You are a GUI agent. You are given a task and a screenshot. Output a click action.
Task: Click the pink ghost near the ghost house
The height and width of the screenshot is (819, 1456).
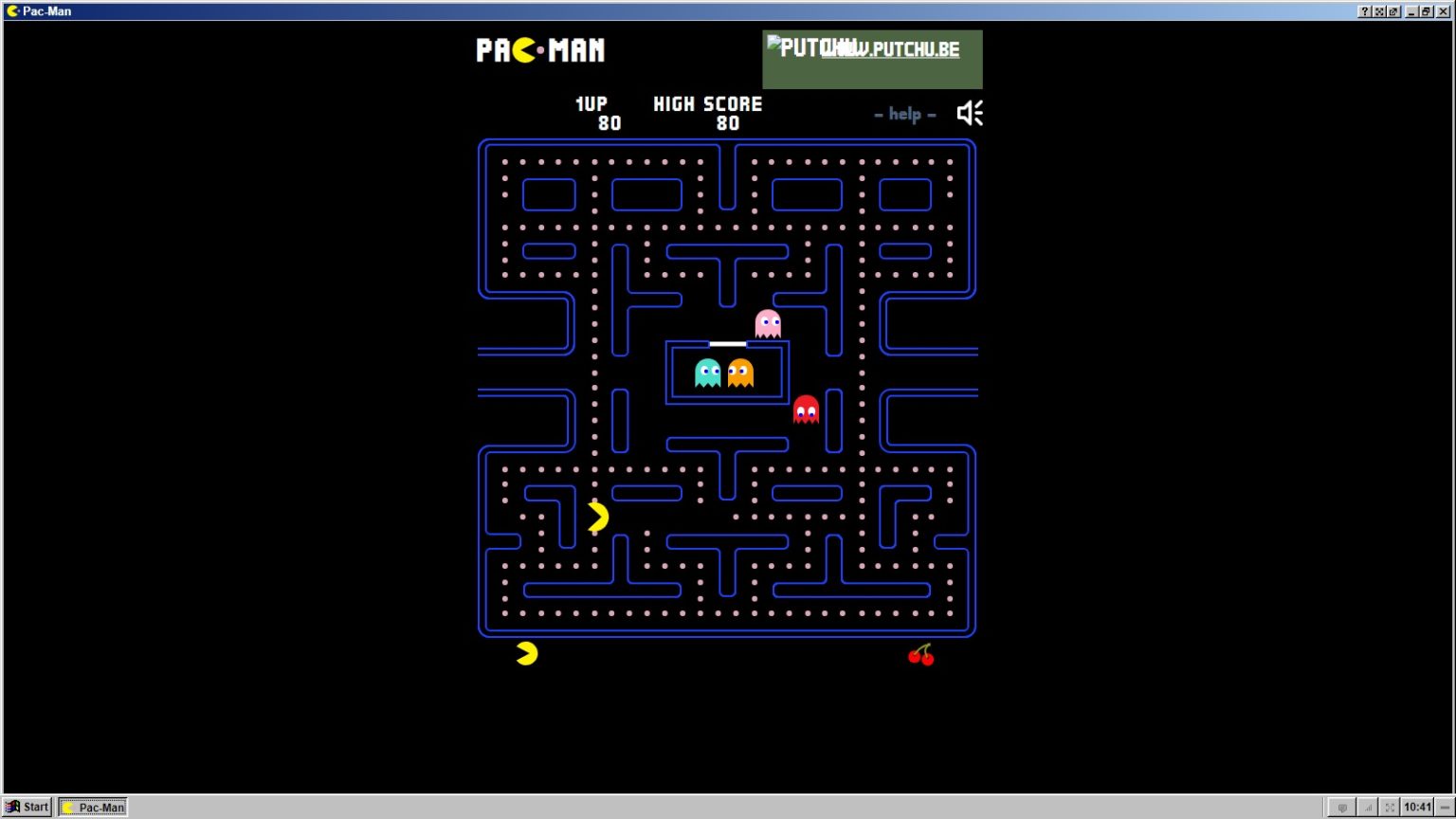click(x=769, y=323)
